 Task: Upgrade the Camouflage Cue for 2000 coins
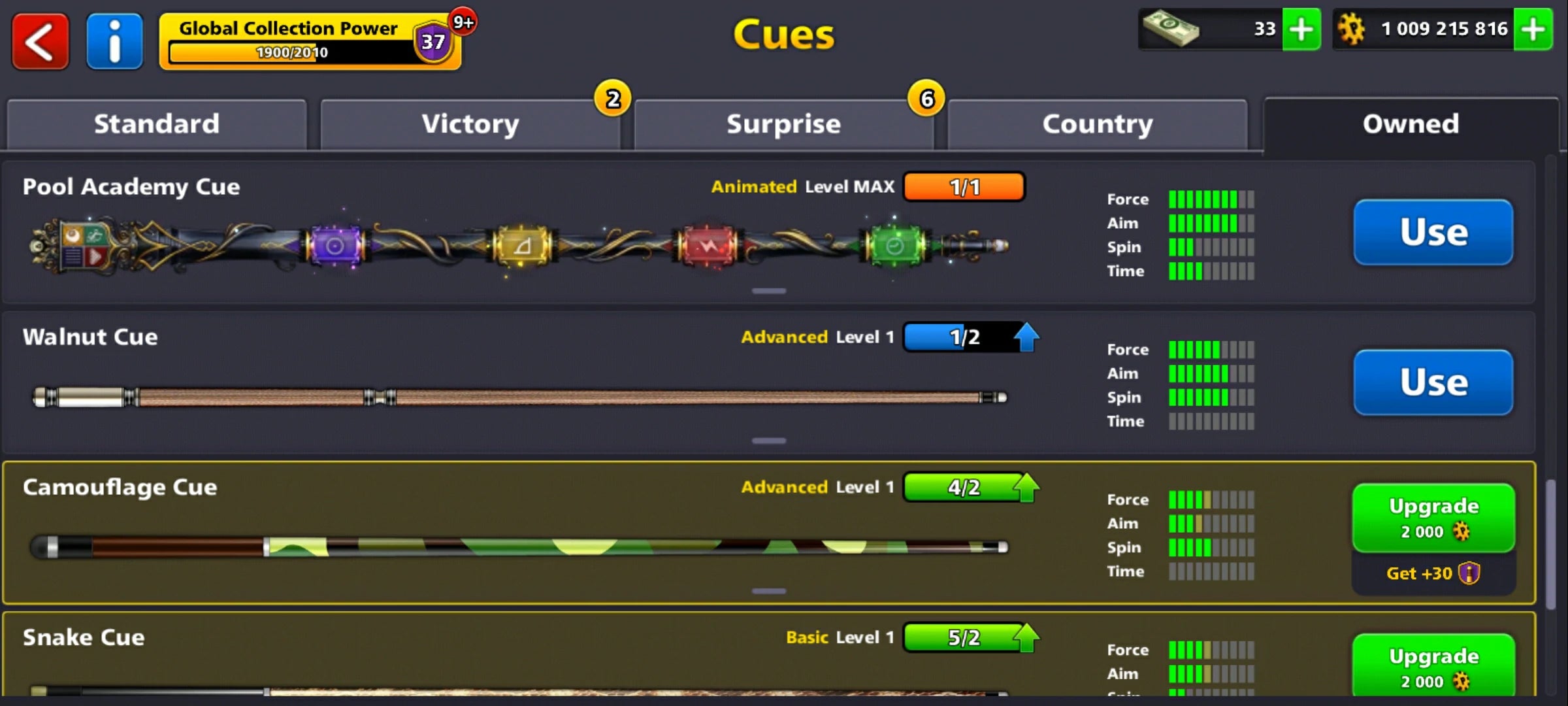pyautogui.click(x=1433, y=517)
